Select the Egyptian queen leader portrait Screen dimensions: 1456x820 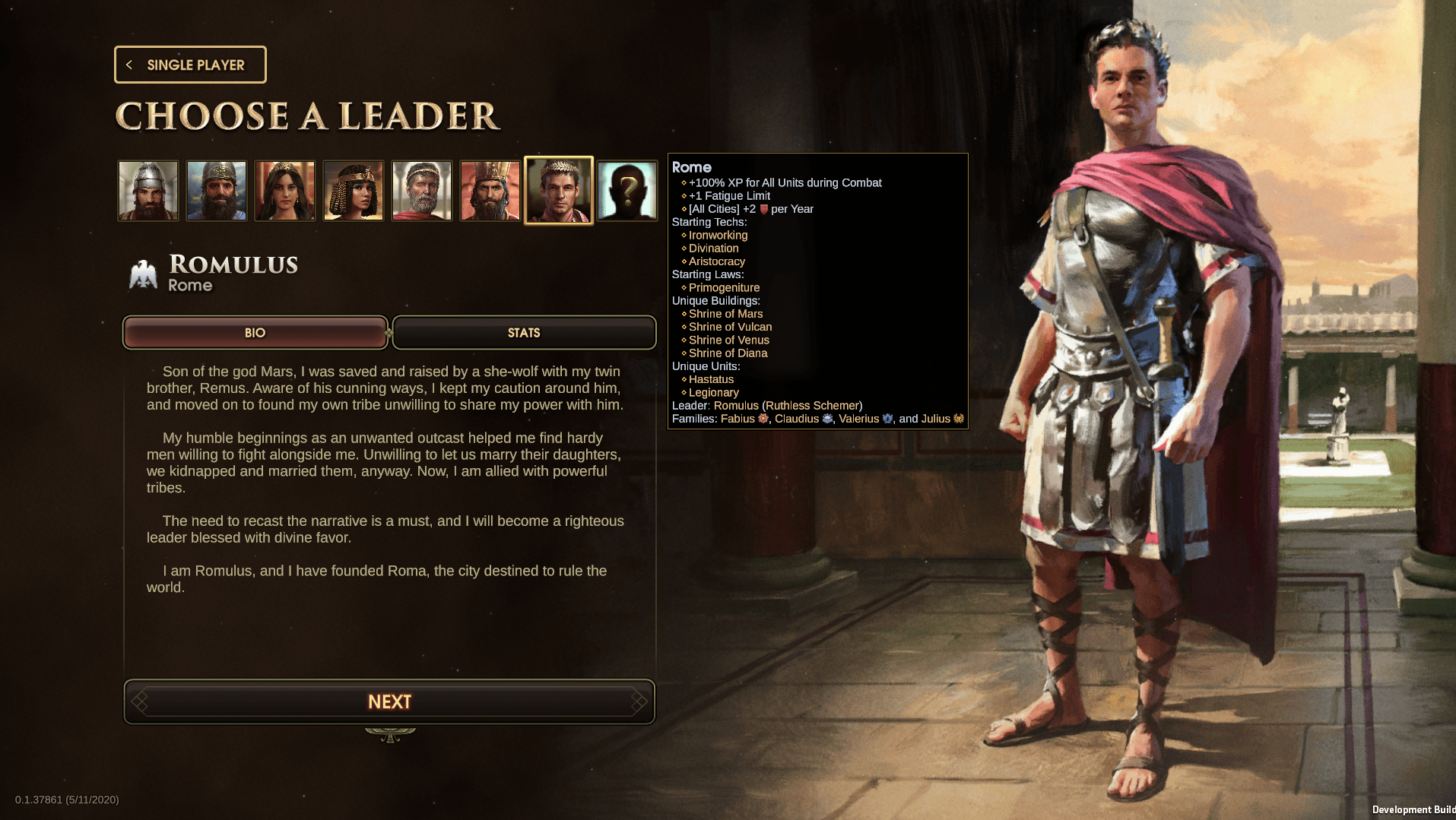click(354, 190)
